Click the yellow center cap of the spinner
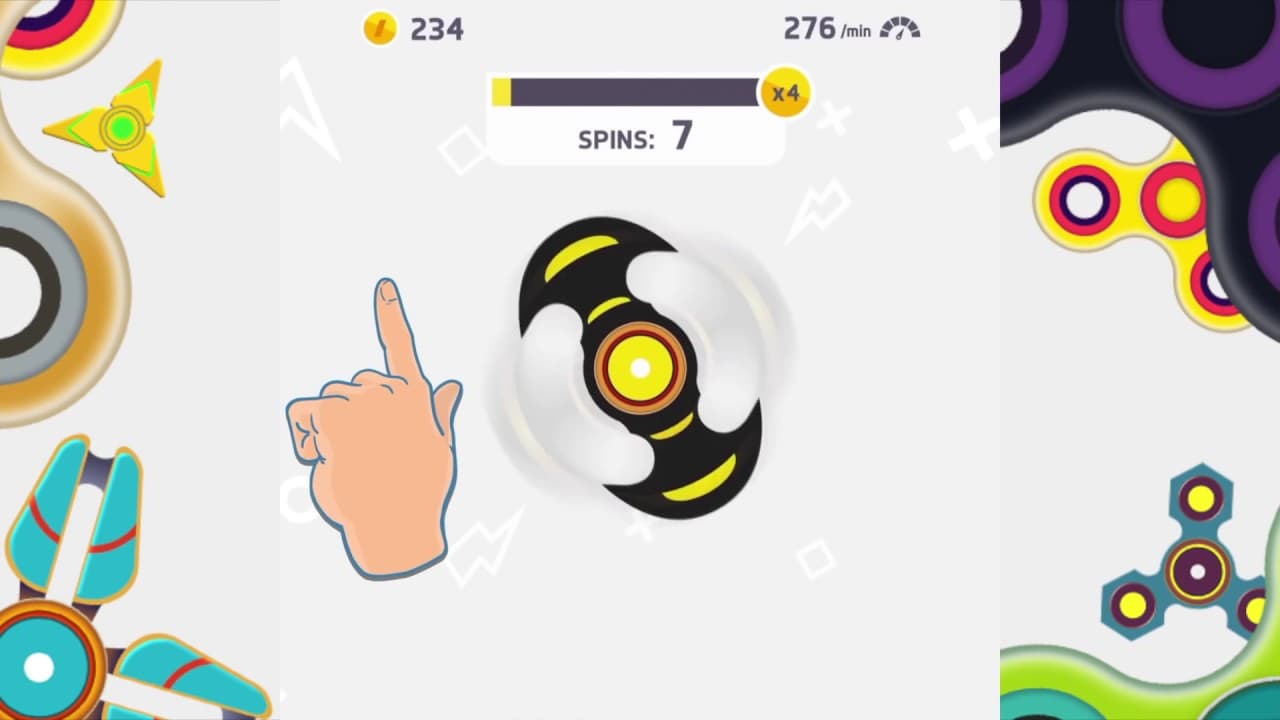 [640, 368]
